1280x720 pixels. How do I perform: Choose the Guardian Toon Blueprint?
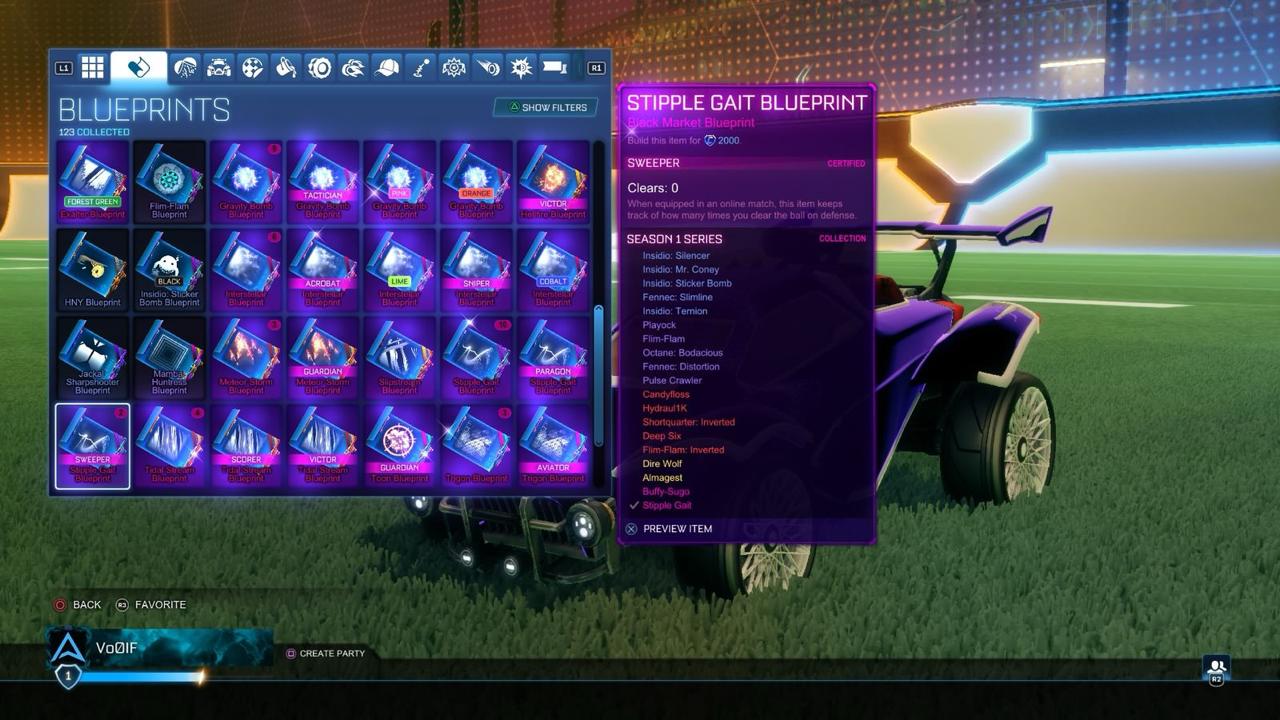[x=399, y=445]
